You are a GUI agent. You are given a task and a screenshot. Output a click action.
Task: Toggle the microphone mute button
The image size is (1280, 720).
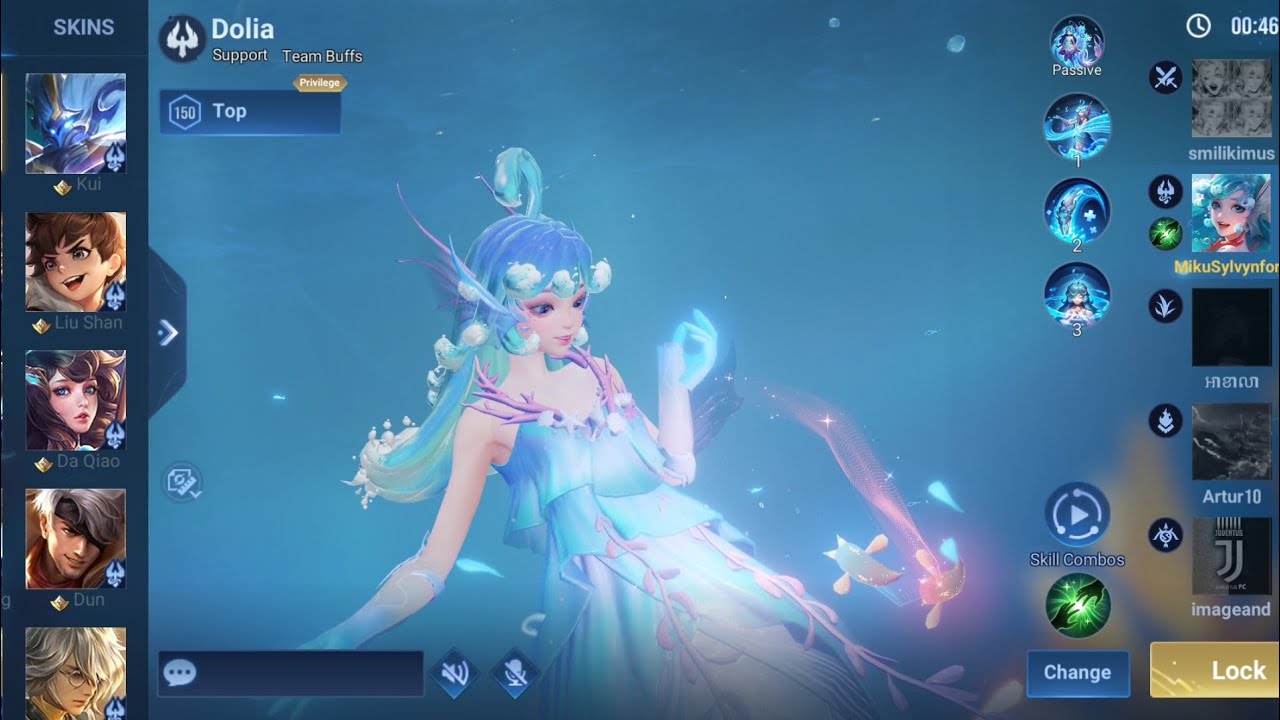516,673
